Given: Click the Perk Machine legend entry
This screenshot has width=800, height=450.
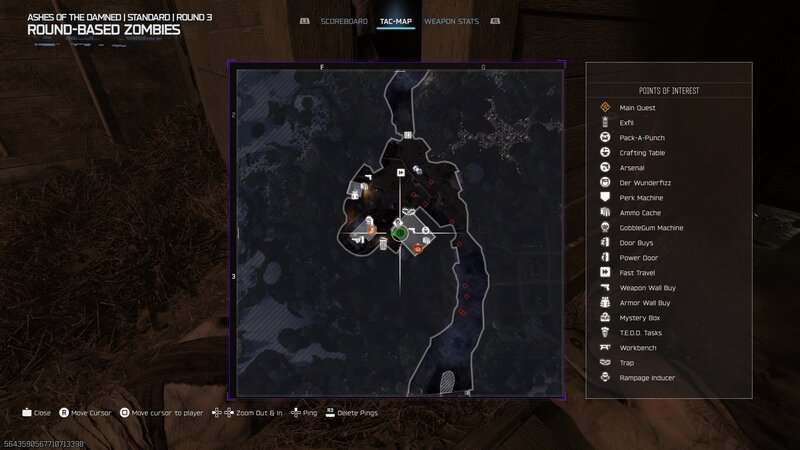Looking at the screenshot, I should (x=640, y=197).
